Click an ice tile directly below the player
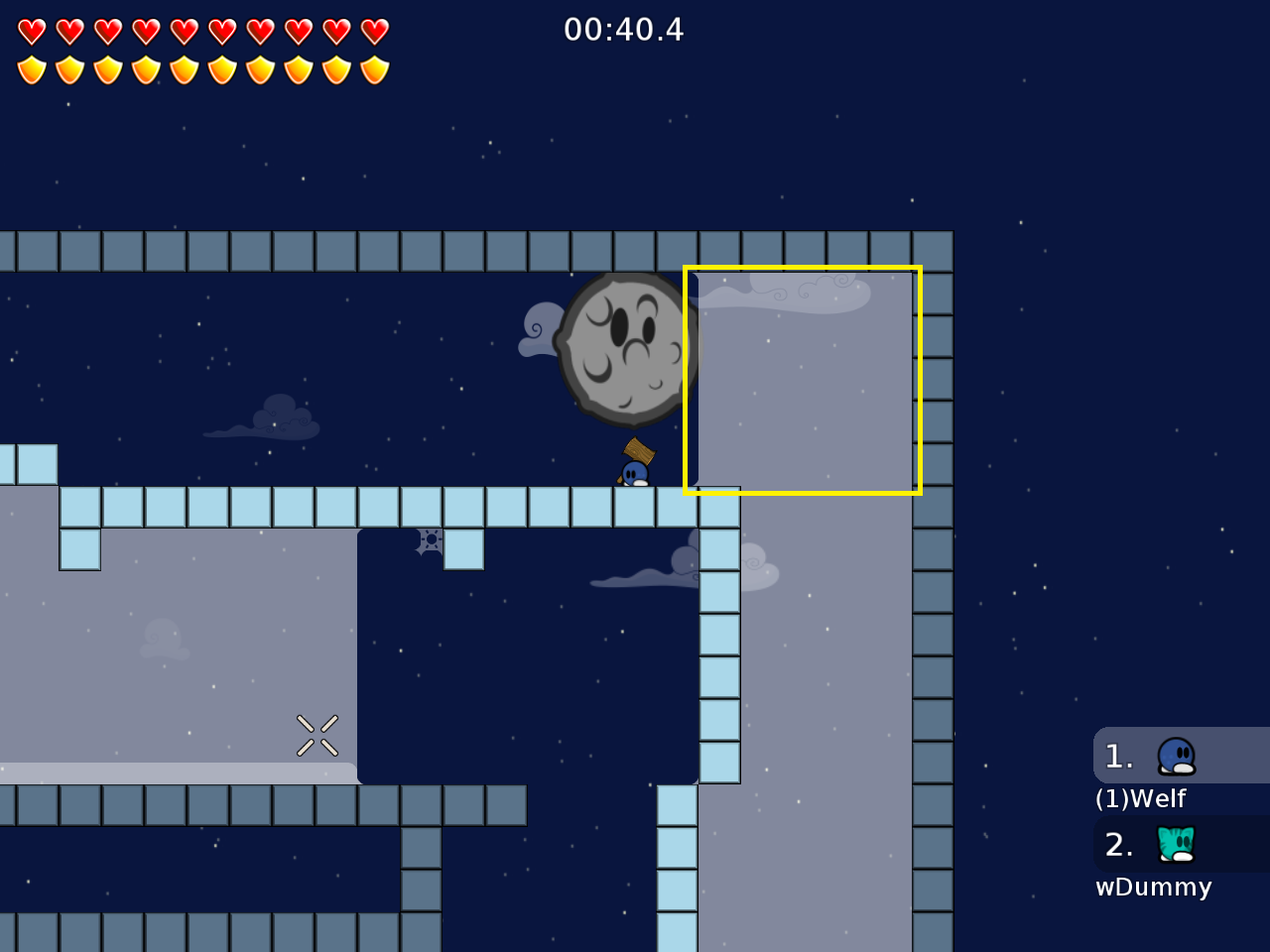 (x=632, y=506)
